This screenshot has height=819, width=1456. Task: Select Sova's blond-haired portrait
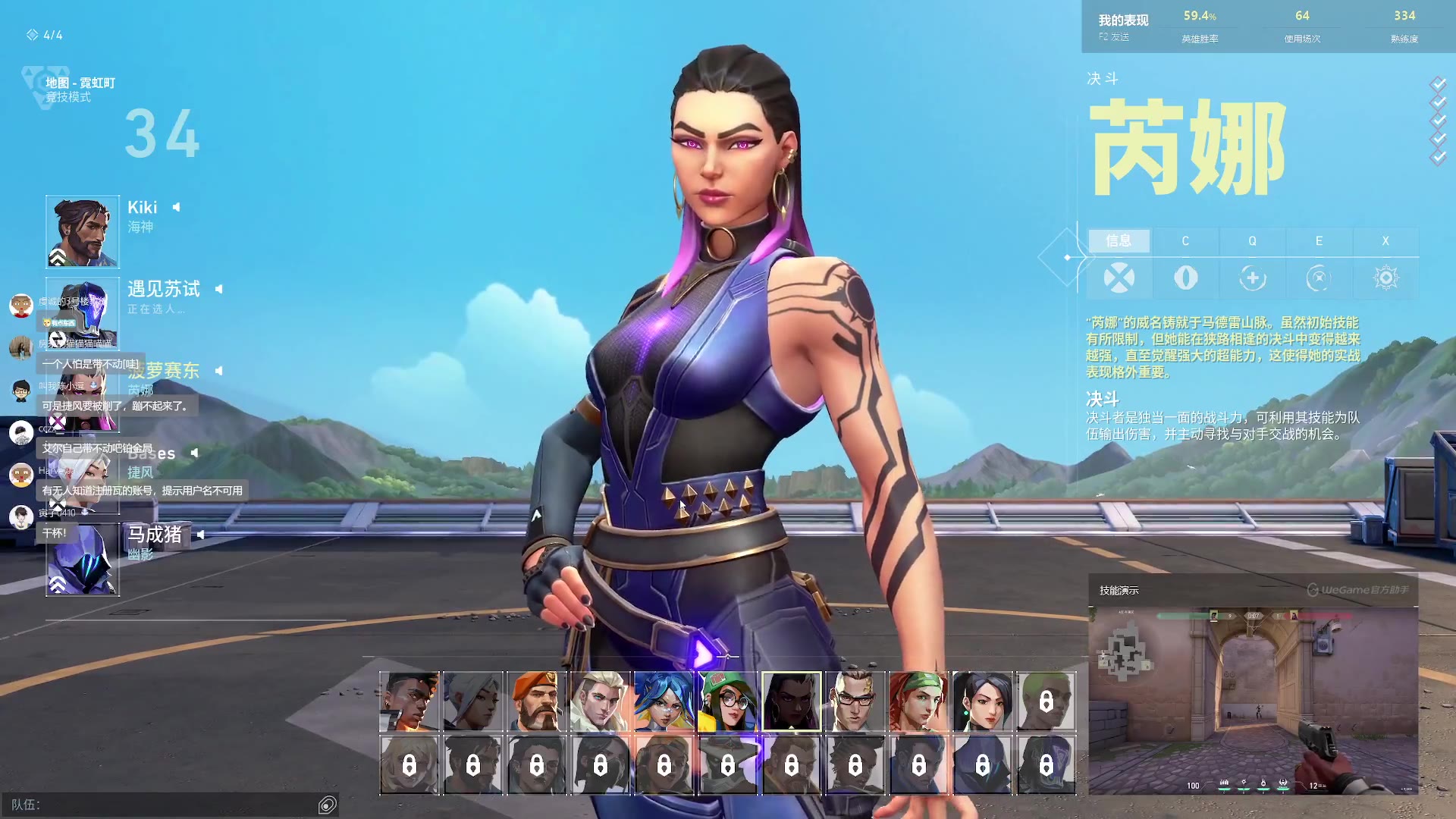pyautogui.click(x=600, y=701)
